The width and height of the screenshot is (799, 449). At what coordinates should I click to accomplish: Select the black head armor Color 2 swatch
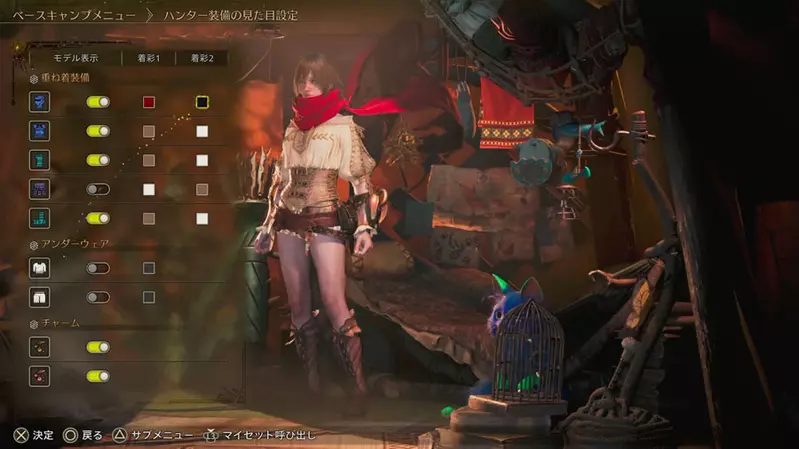click(x=202, y=102)
